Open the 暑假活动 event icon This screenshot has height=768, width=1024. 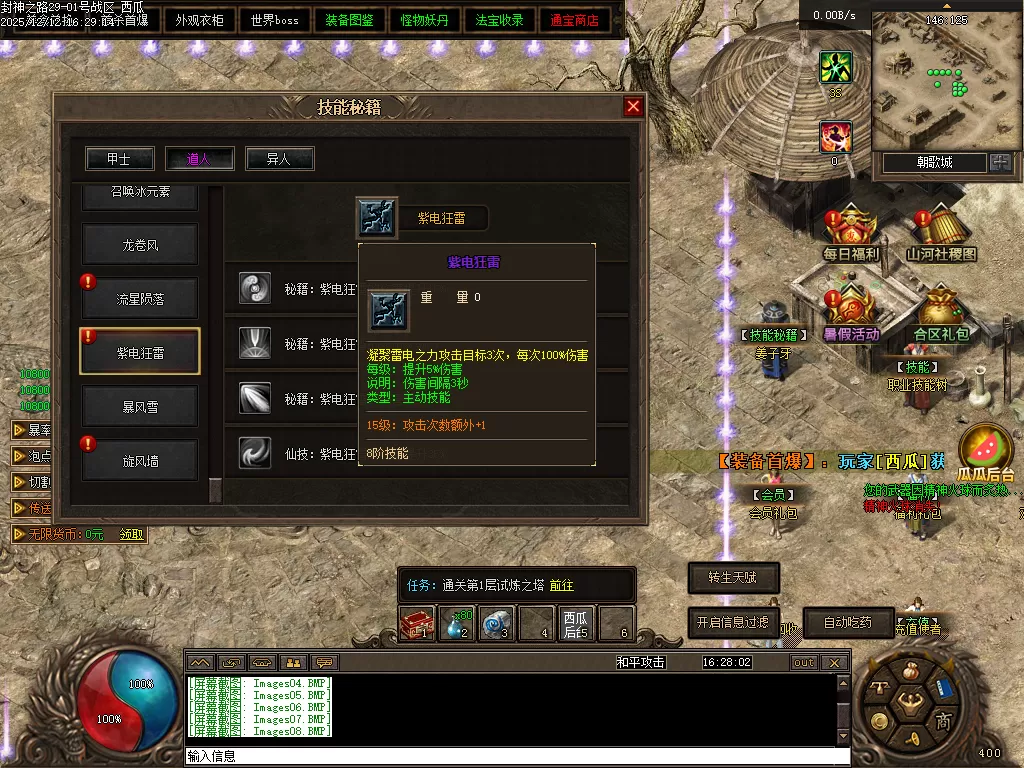pos(851,312)
